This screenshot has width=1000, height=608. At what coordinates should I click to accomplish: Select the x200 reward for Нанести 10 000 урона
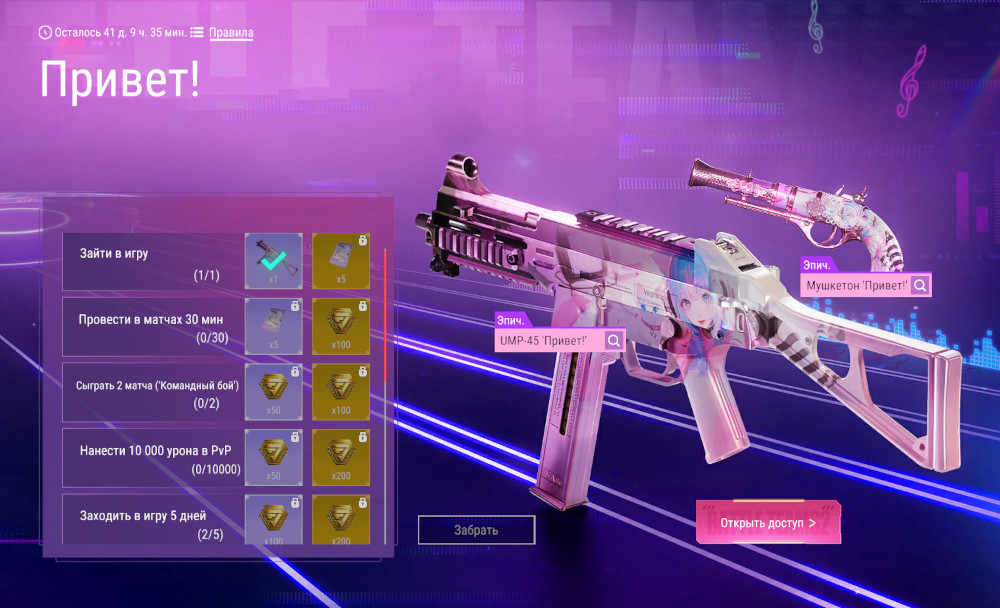341,456
